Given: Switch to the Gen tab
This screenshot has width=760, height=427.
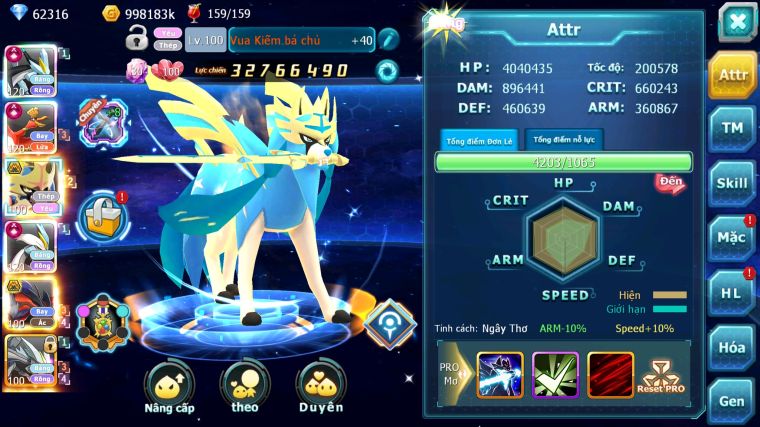Looking at the screenshot, I should click(x=732, y=400).
